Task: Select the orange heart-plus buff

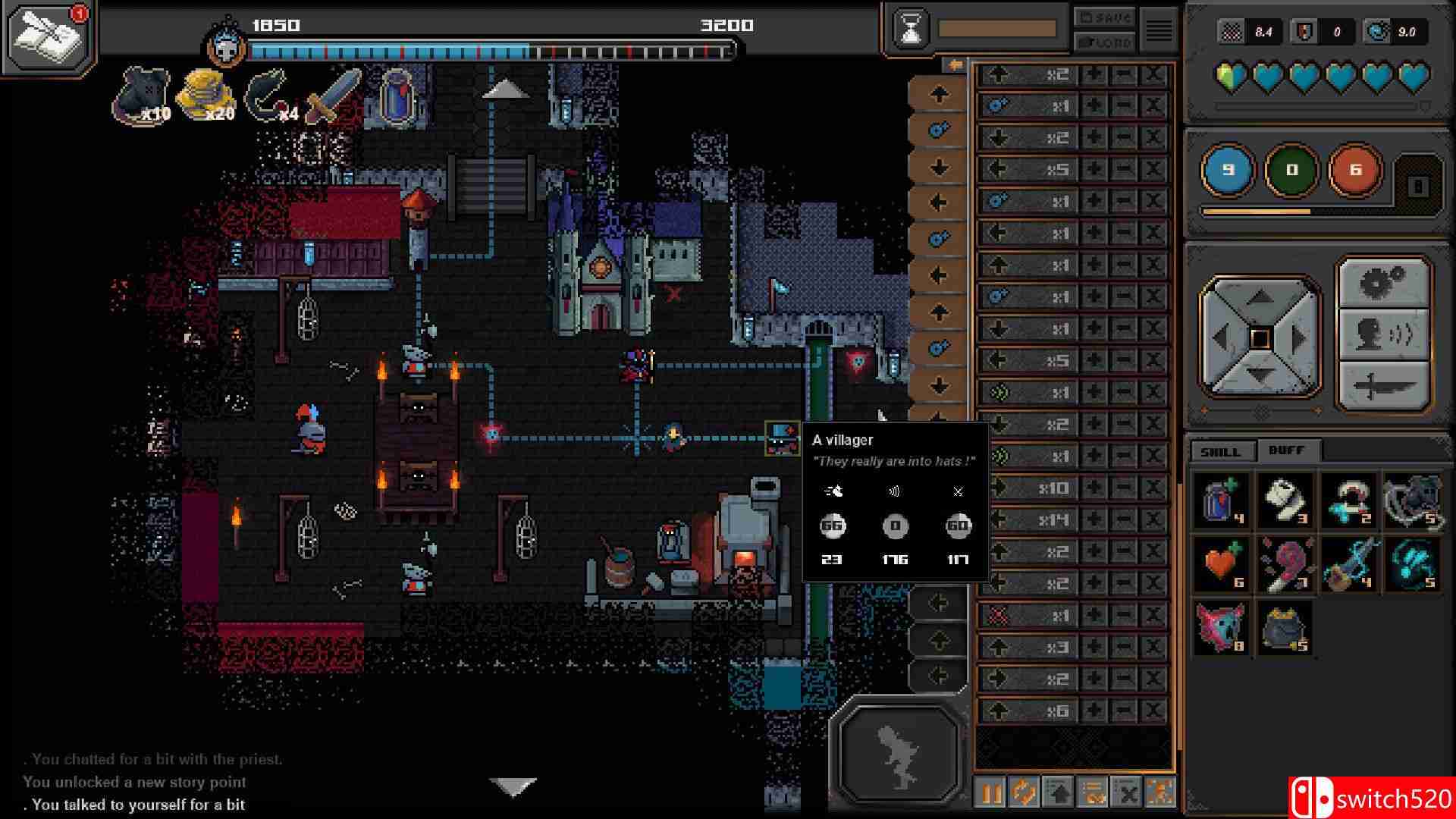Action: [x=1222, y=565]
